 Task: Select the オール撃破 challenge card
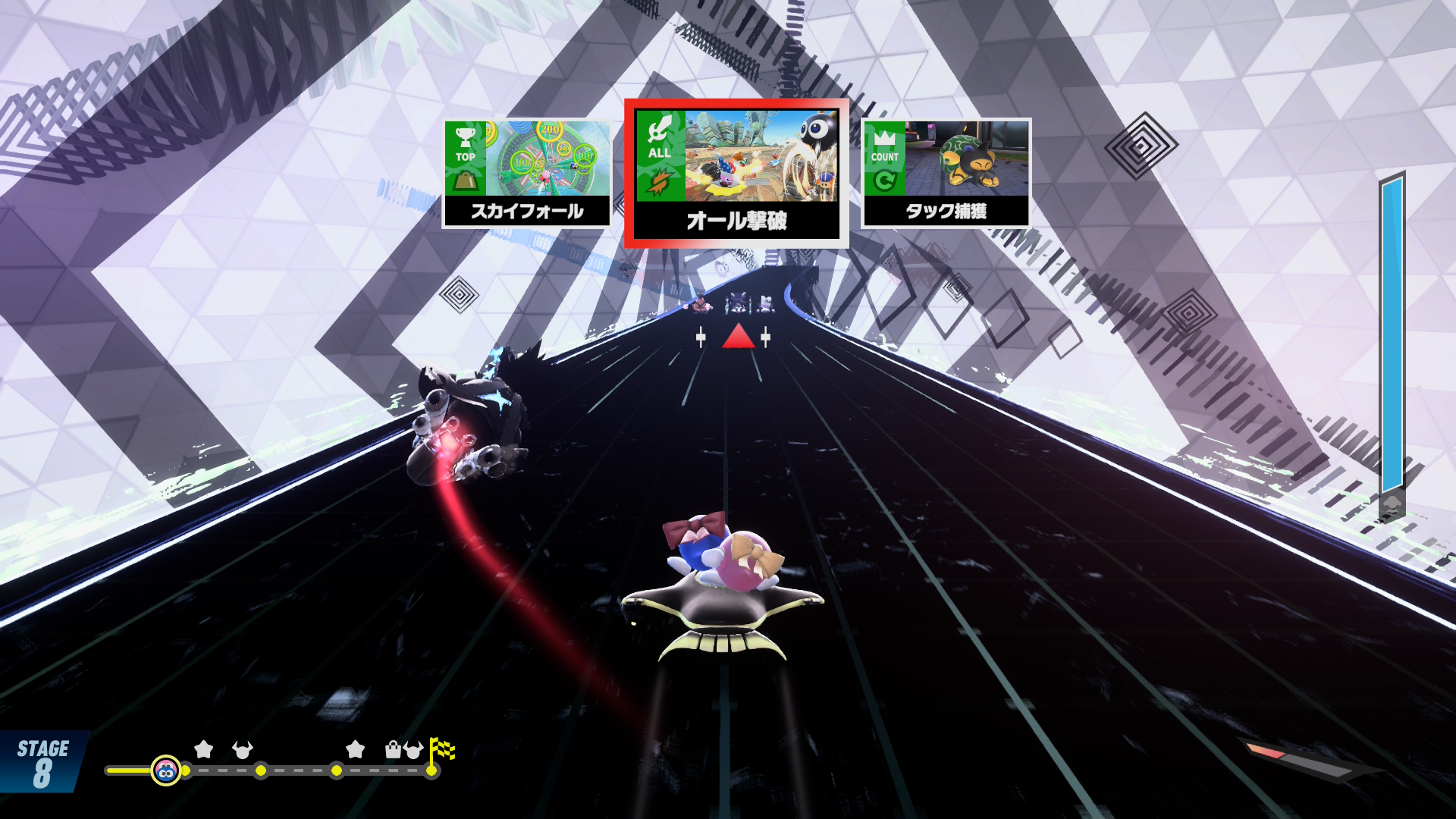tap(736, 174)
